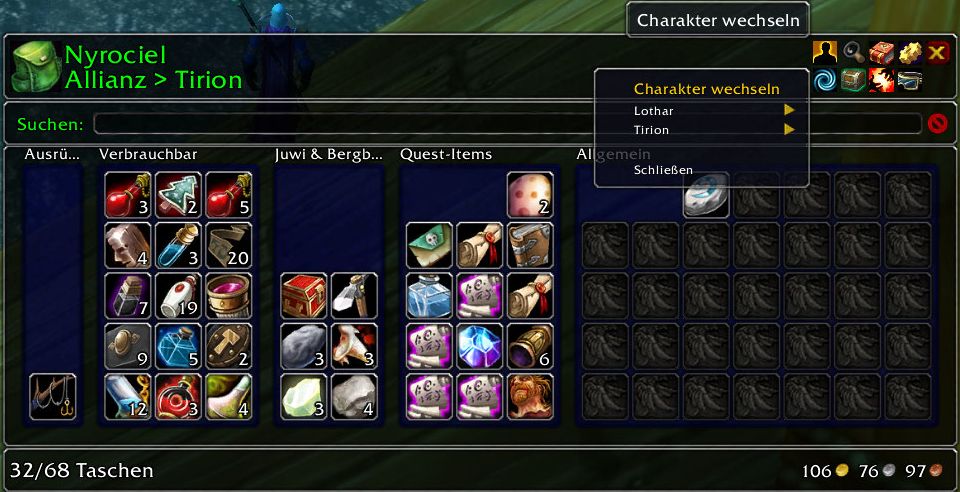Image resolution: width=960 pixels, height=492 pixels.
Task: Clear search with the red circle button
Action: 937,124
